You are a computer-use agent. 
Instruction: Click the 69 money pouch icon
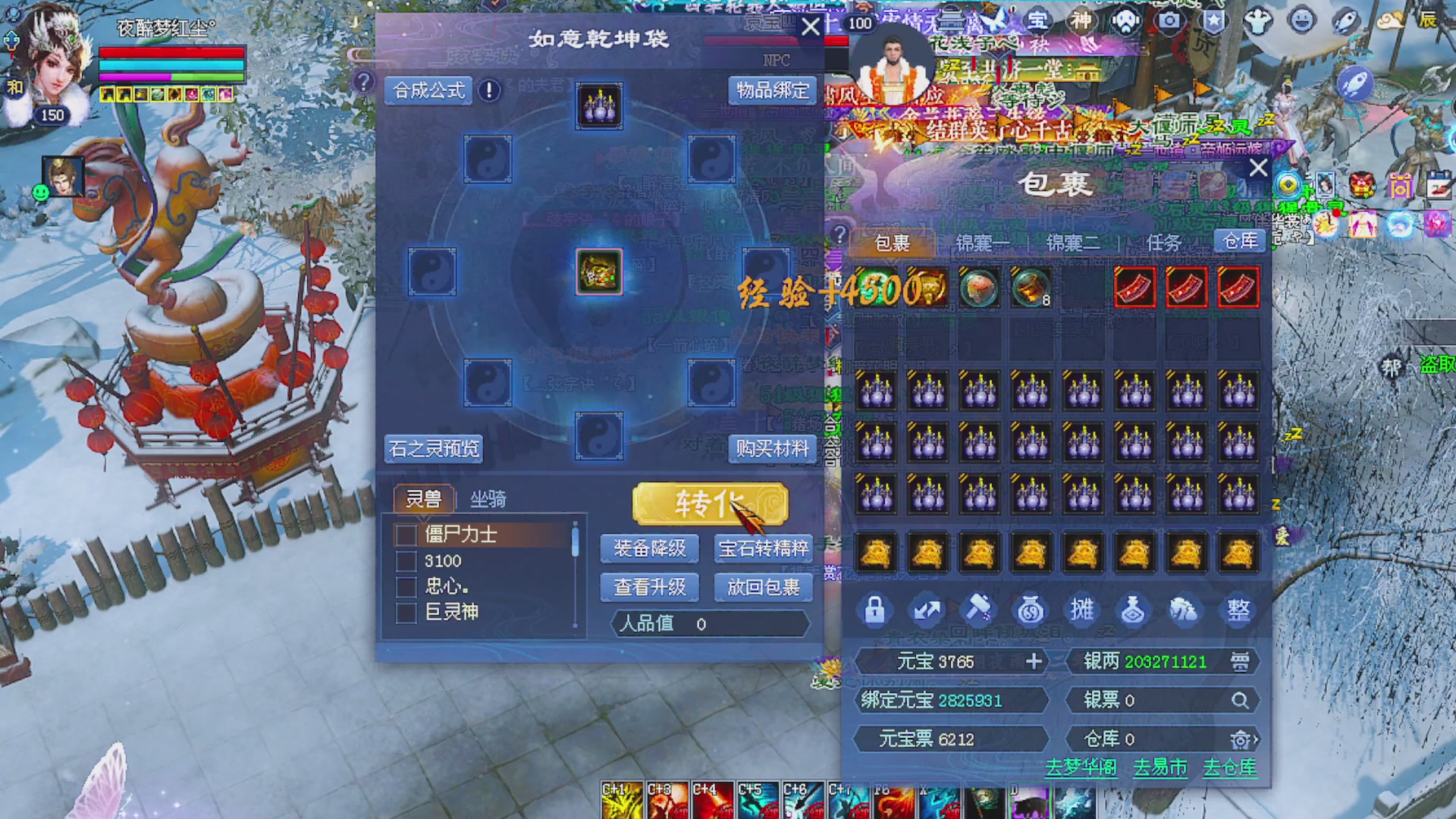(x=1031, y=609)
